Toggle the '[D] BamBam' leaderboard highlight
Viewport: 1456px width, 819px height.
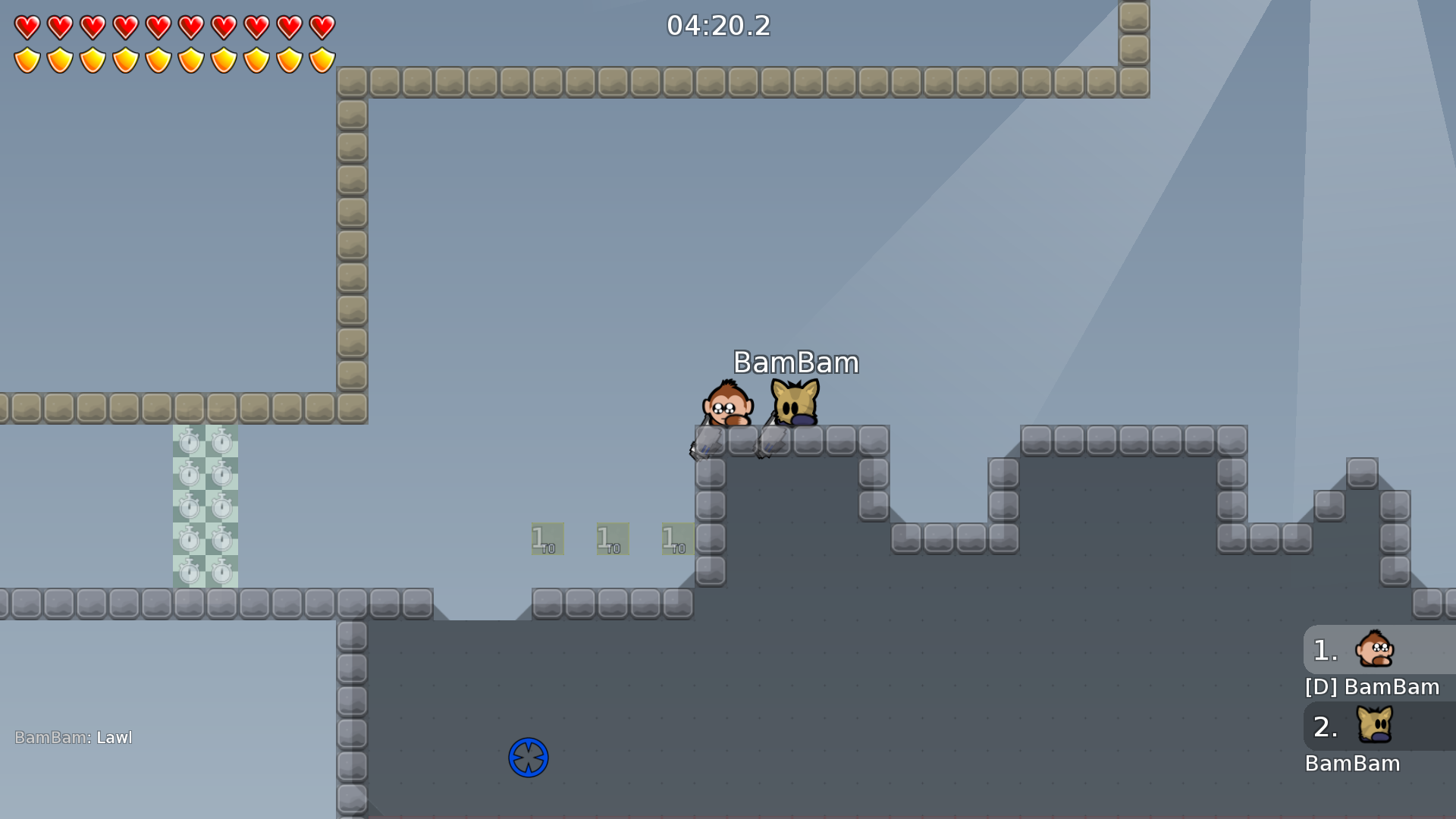pos(1372,687)
